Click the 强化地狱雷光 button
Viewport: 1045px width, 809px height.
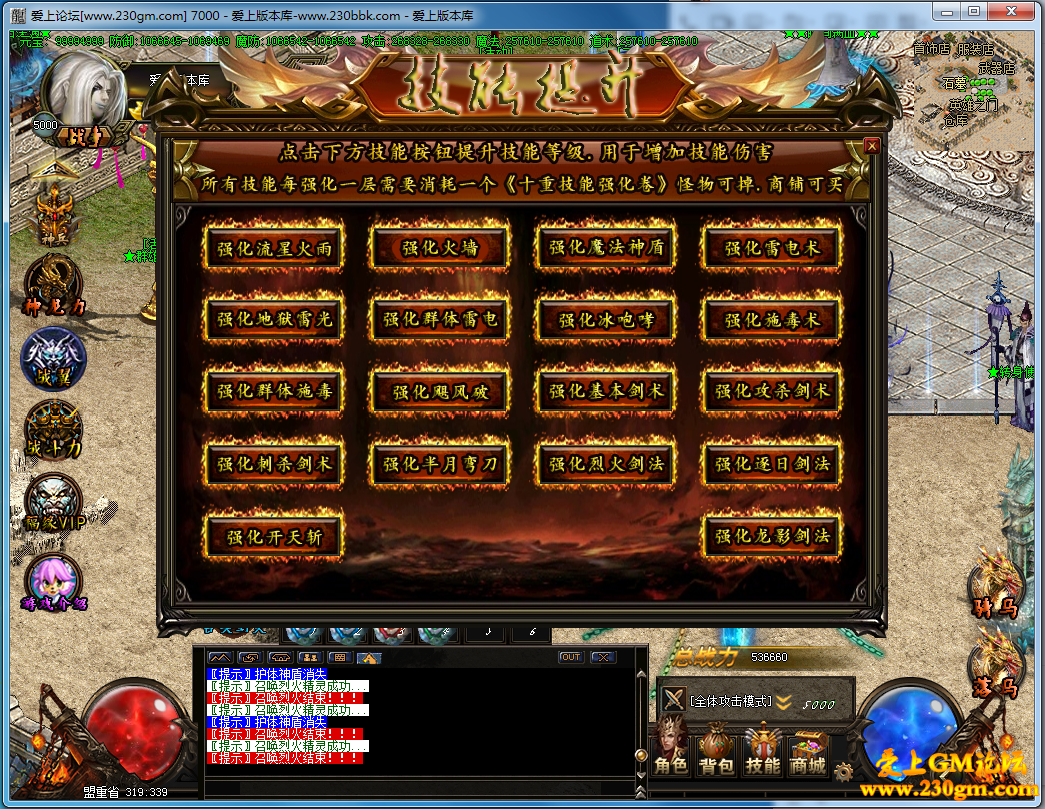273,320
